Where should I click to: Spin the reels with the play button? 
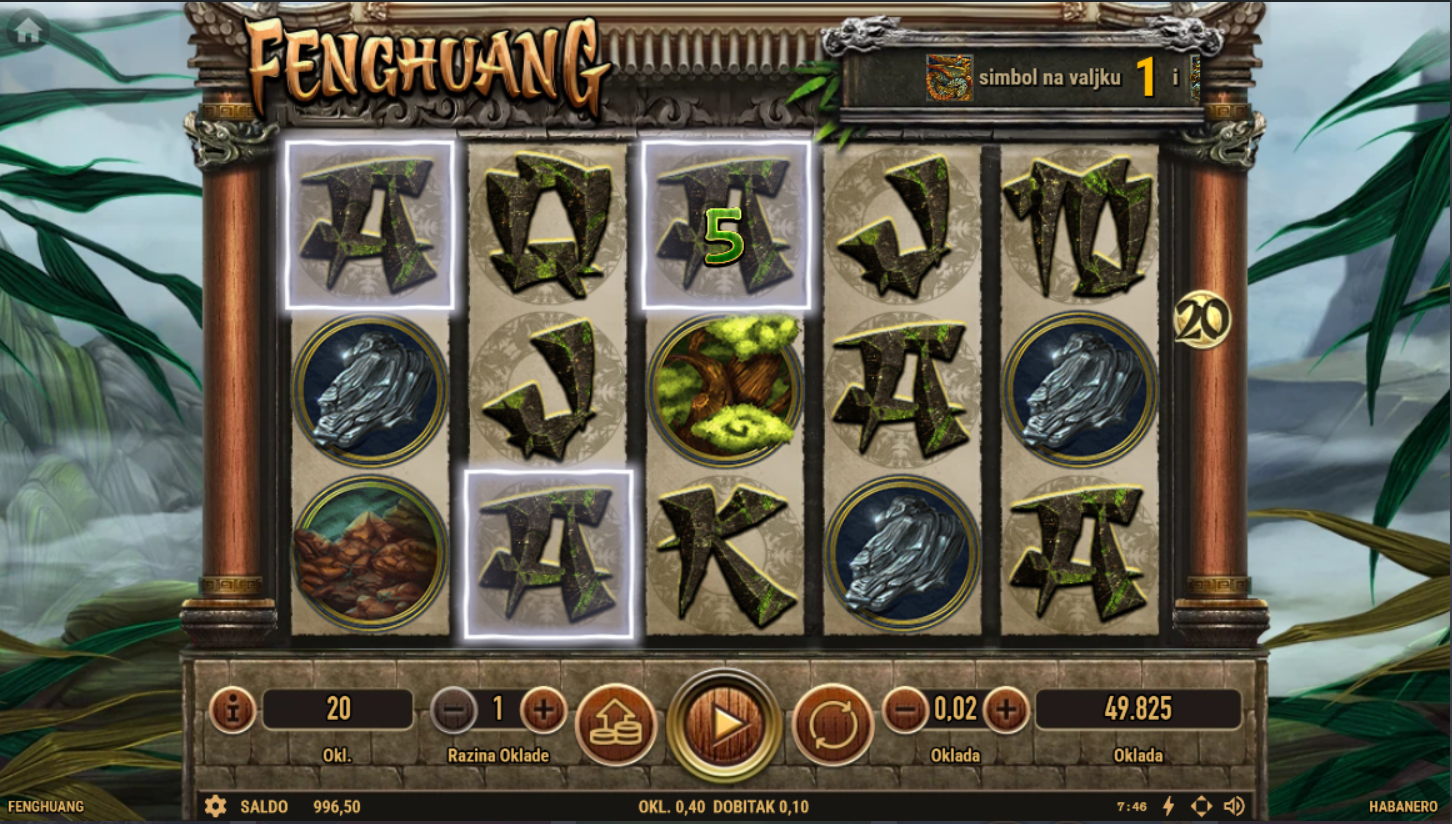(x=724, y=724)
